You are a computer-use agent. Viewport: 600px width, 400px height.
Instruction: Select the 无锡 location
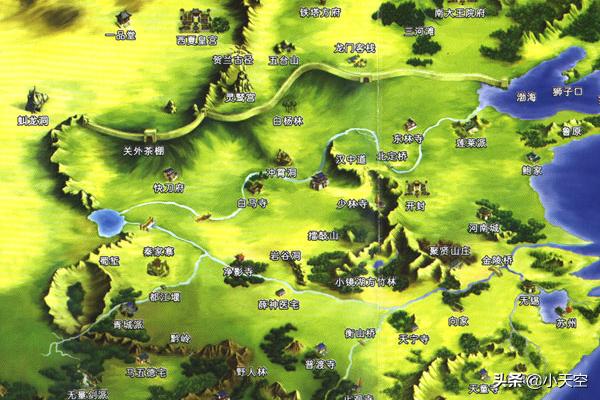[530, 300]
